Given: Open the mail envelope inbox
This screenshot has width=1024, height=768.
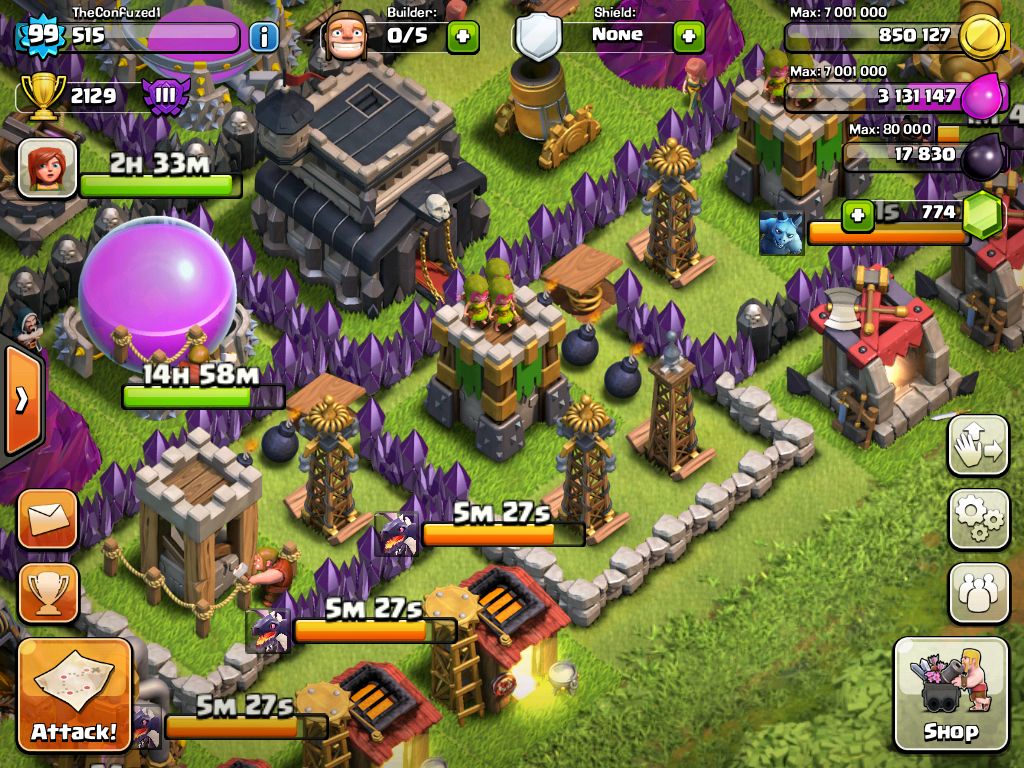Looking at the screenshot, I should point(47,519).
